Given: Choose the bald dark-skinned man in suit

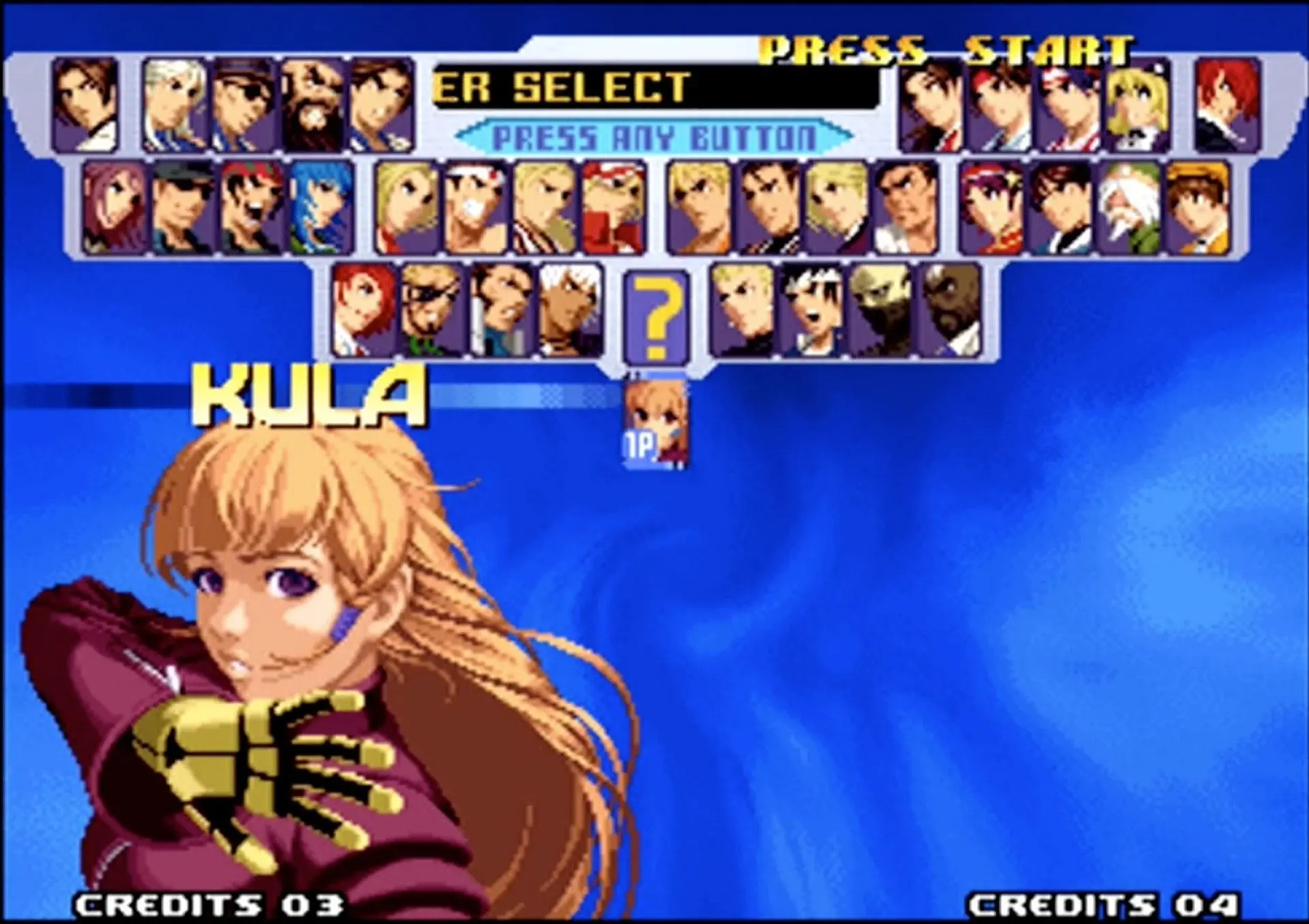Looking at the screenshot, I should pyautogui.click(x=949, y=311).
